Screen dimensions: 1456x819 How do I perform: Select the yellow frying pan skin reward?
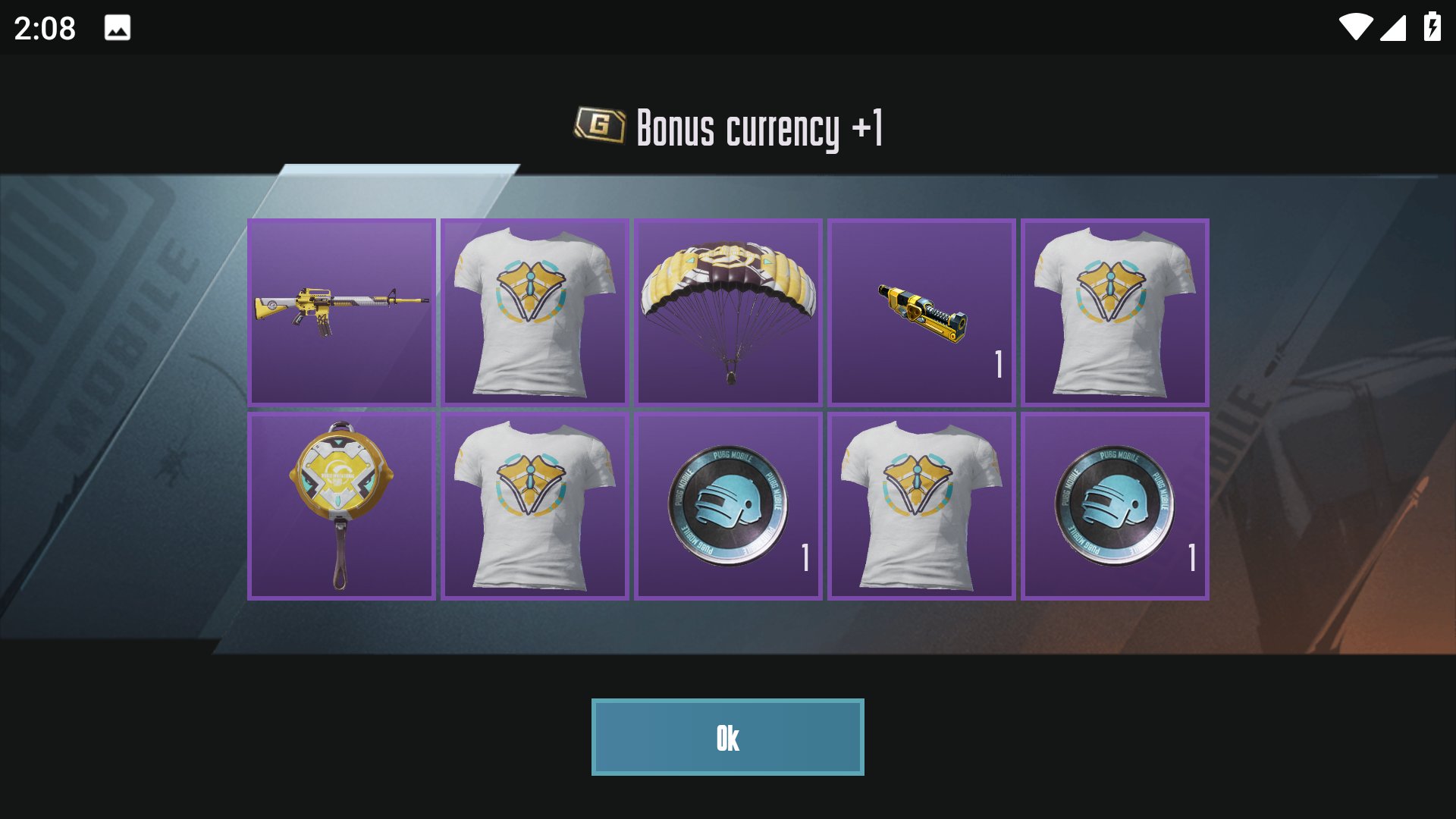click(x=341, y=506)
